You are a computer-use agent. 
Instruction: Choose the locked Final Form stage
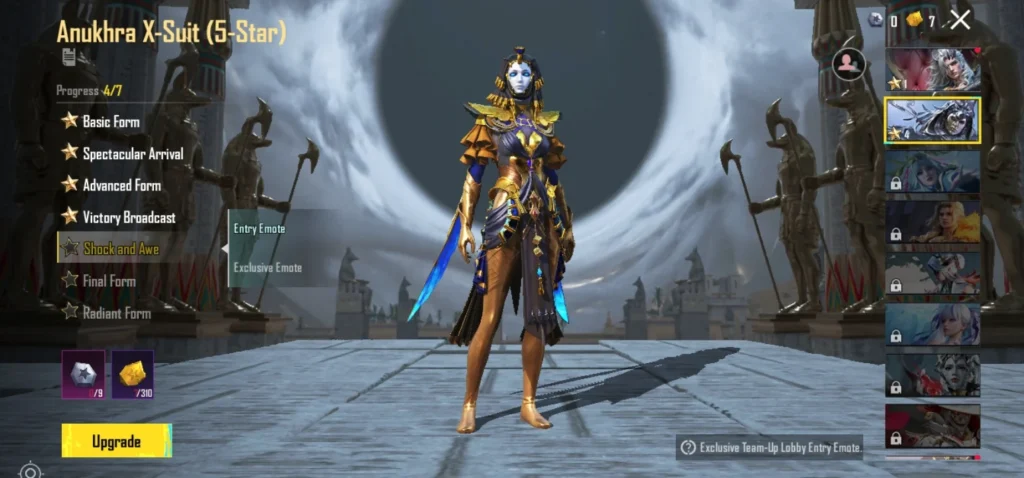(109, 281)
